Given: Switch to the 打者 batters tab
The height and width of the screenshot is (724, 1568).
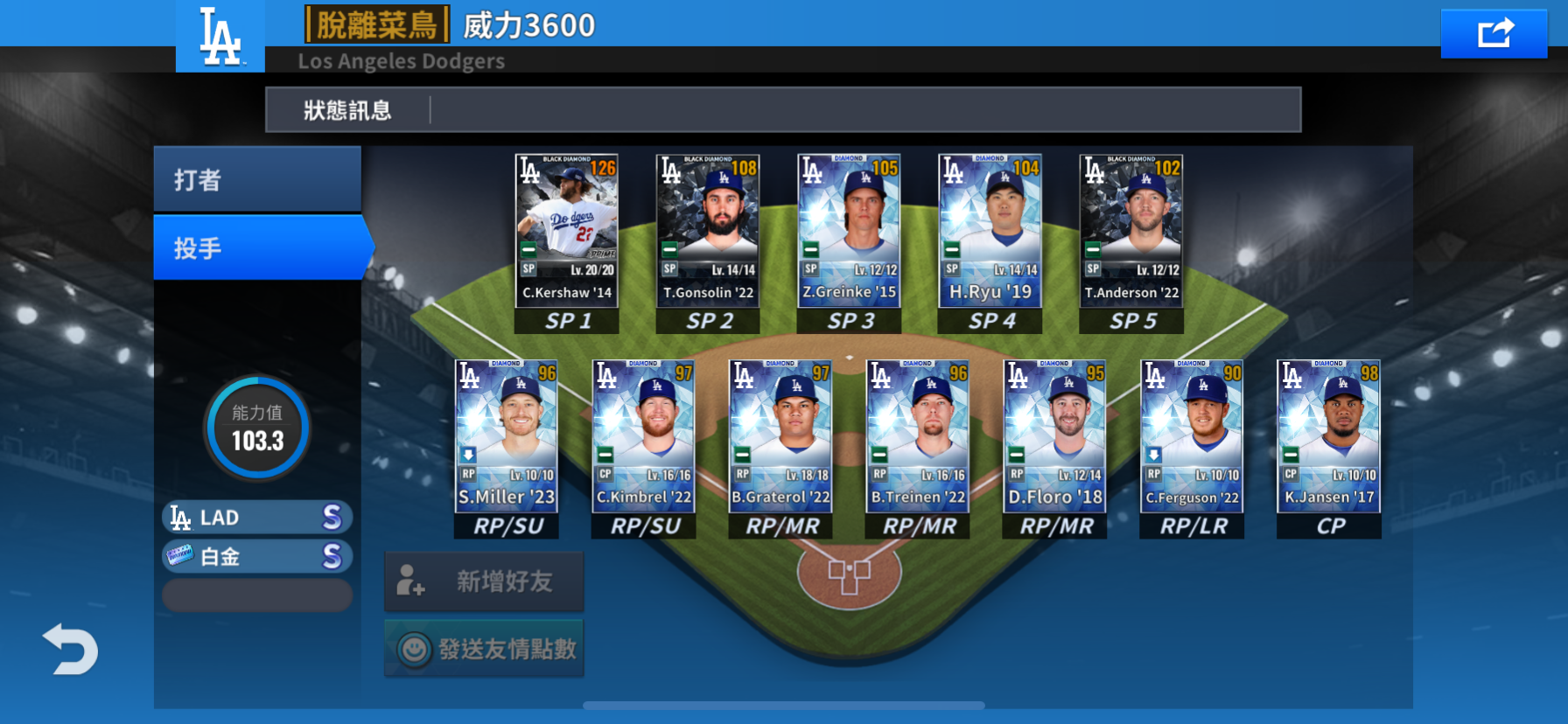Looking at the screenshot, I should [256, 178].
